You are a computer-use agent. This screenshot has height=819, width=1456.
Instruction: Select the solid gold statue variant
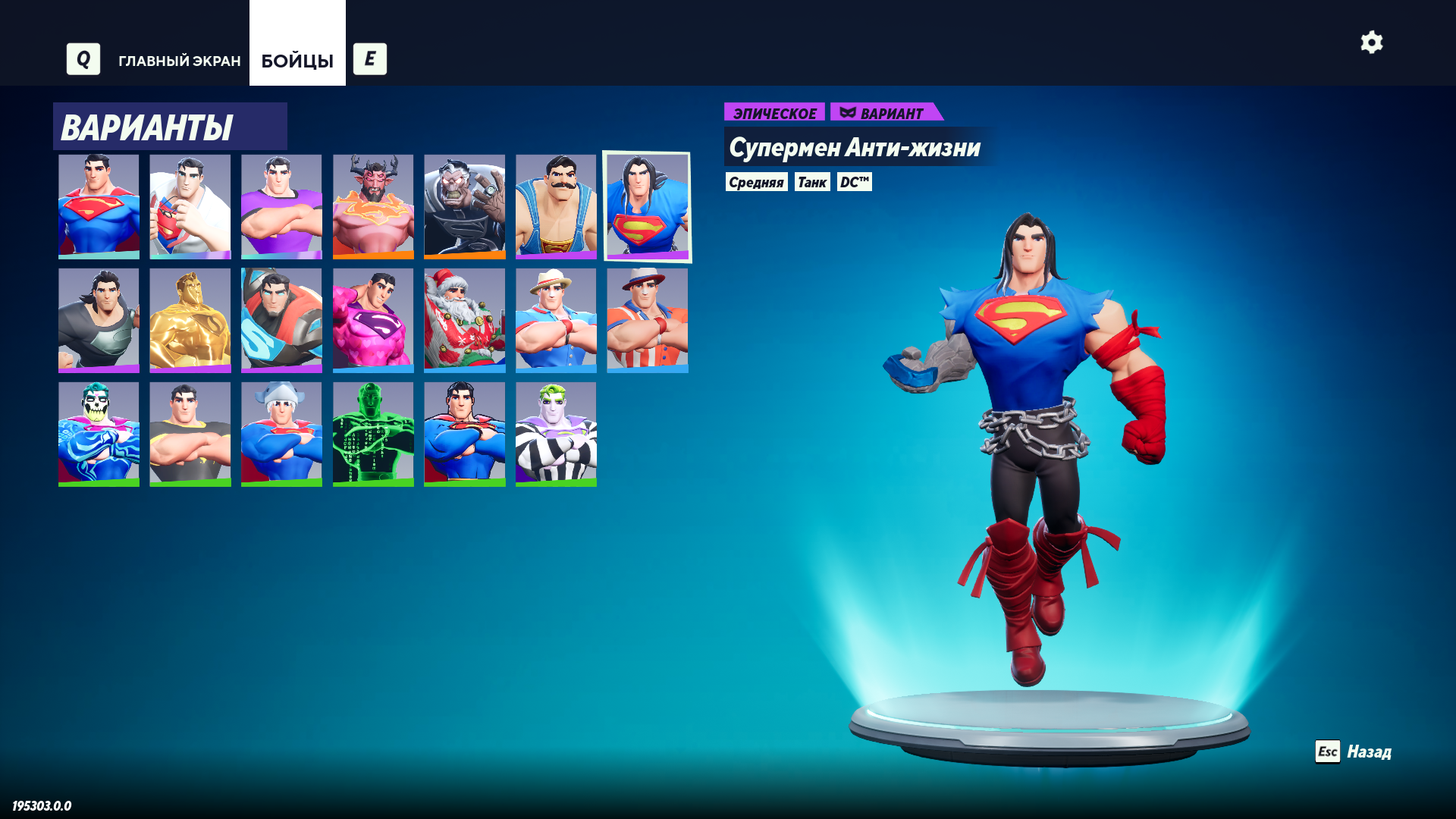190,320
